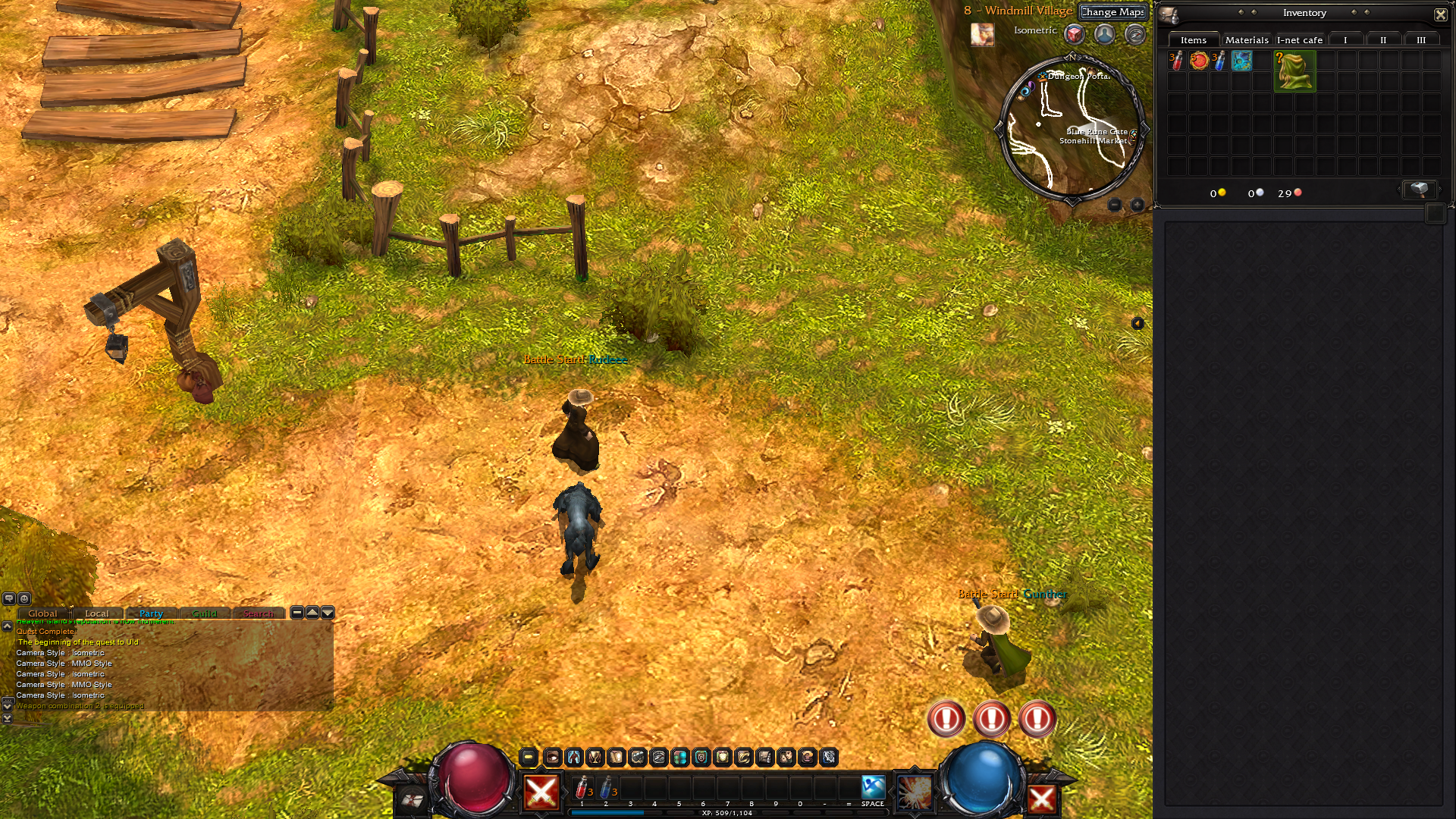This screenshot has height=819, width=1456.
Task: Switch to the Materials tab
Action: click(1246, 40)
